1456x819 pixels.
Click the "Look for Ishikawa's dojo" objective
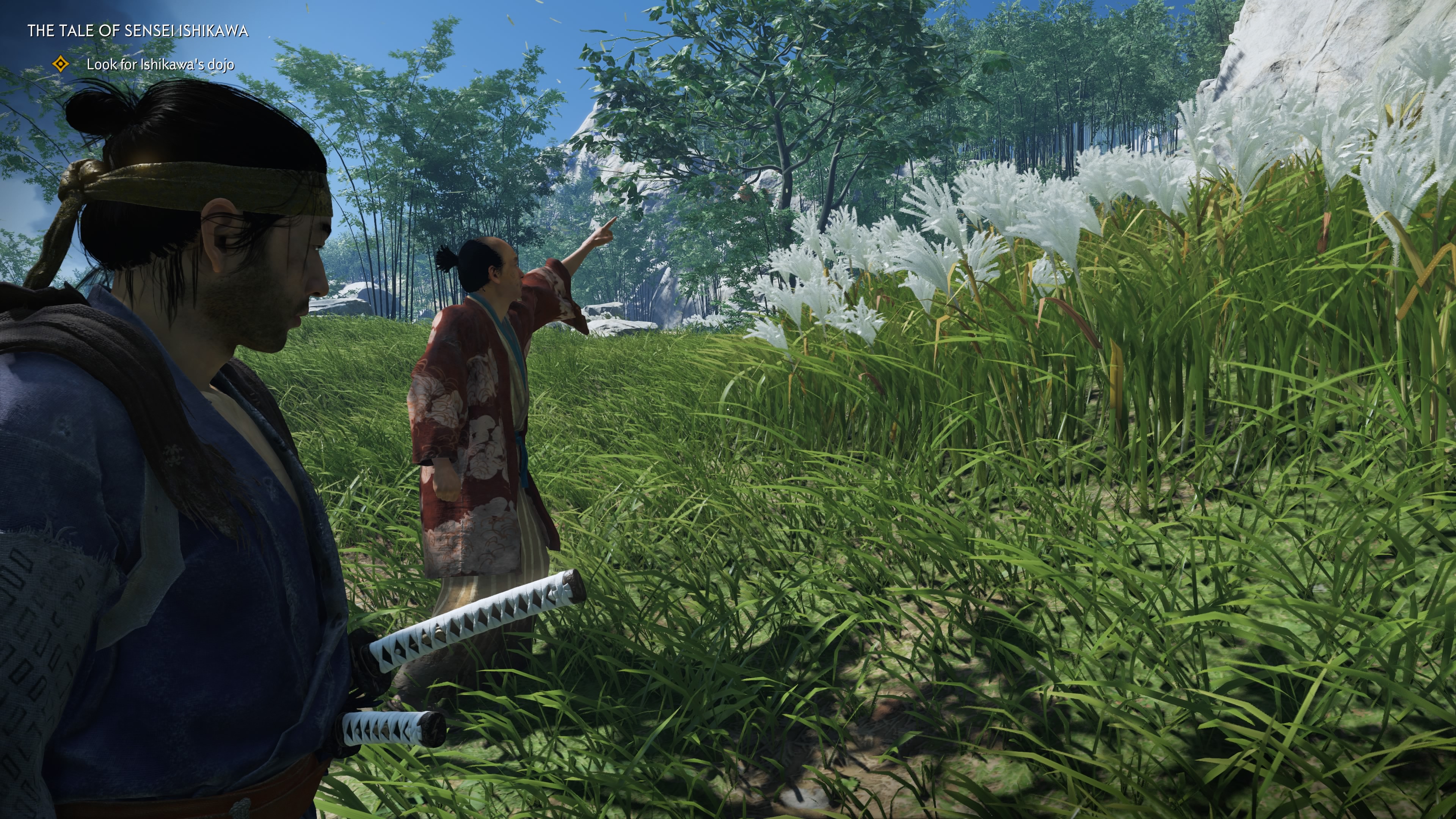[160, 64]
